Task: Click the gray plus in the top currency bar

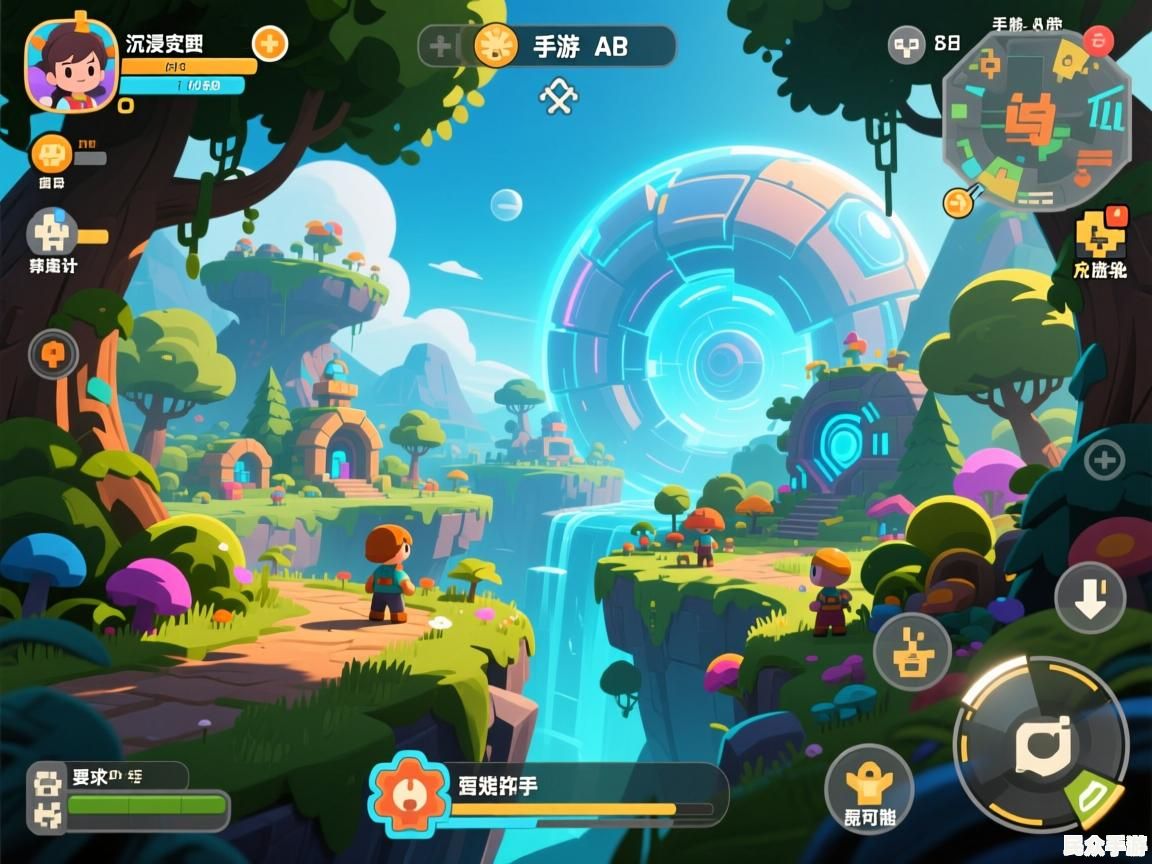Action: point(440,46)
